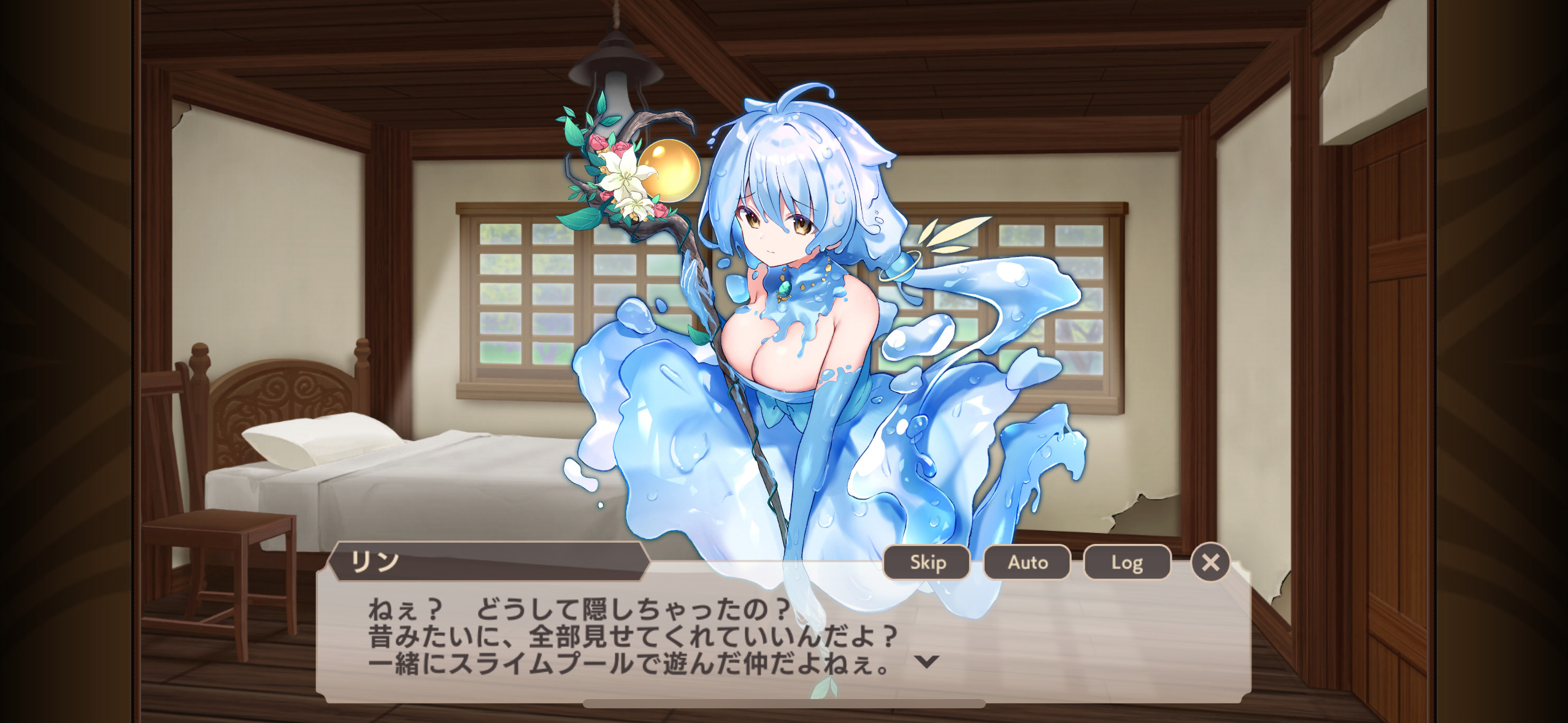Enable Auto dialogue playback
The image size is (1568, 723).
coord(1027,562)
